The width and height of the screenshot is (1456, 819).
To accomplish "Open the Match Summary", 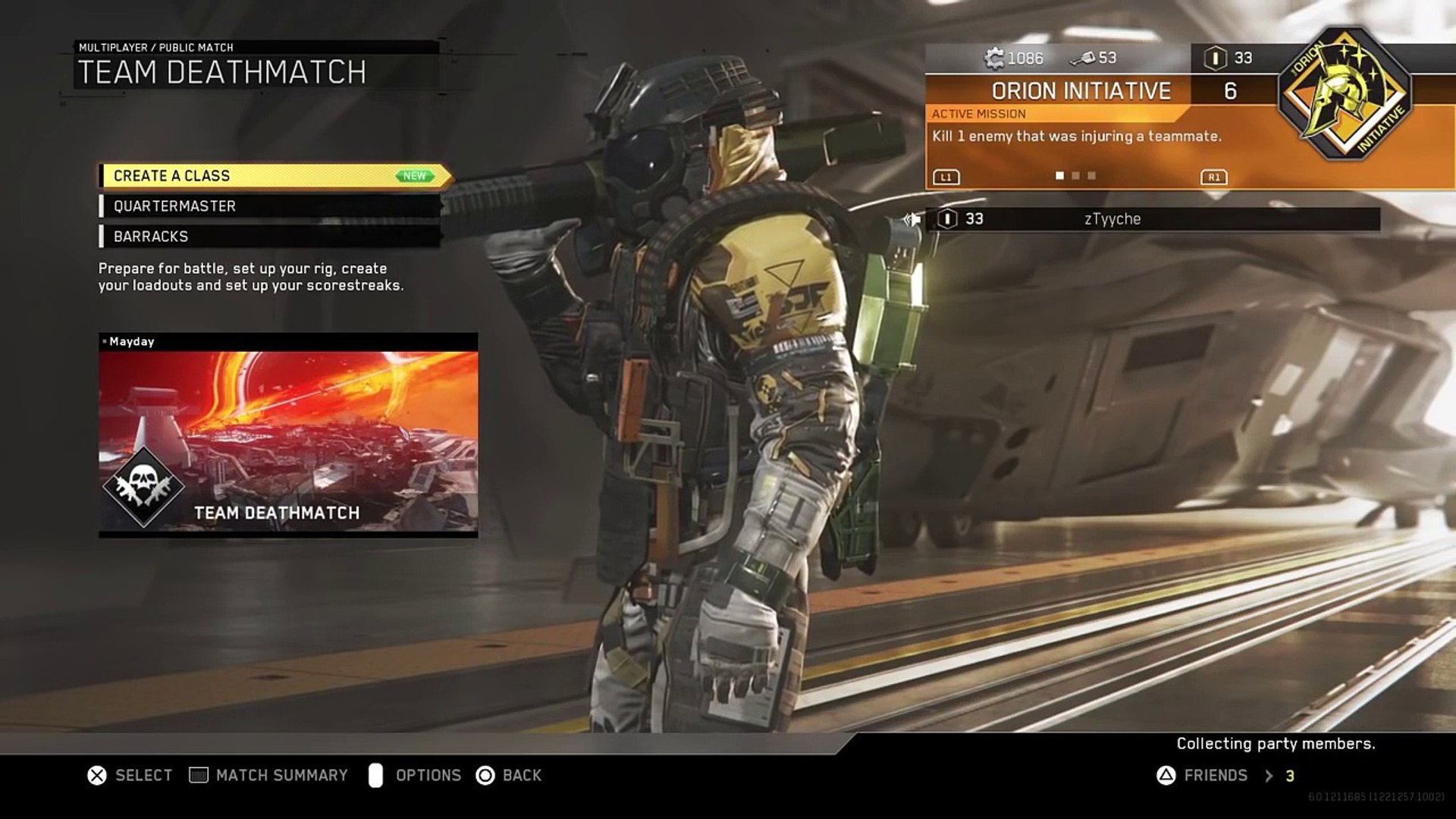I will pyautogui.click(x=269, y=775).
